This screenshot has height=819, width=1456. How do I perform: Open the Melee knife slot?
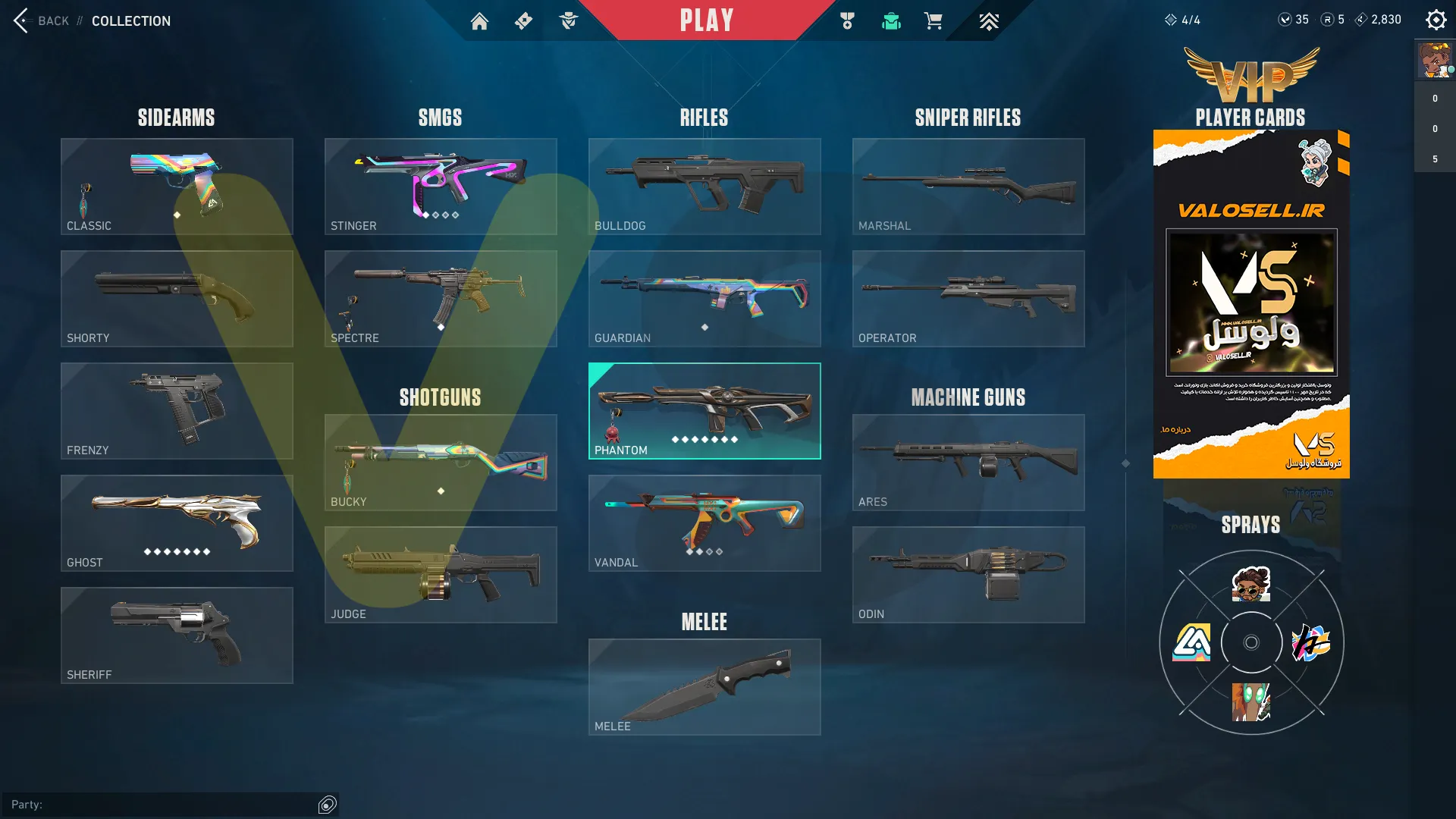pyautogui.click(x=704, y=687)
